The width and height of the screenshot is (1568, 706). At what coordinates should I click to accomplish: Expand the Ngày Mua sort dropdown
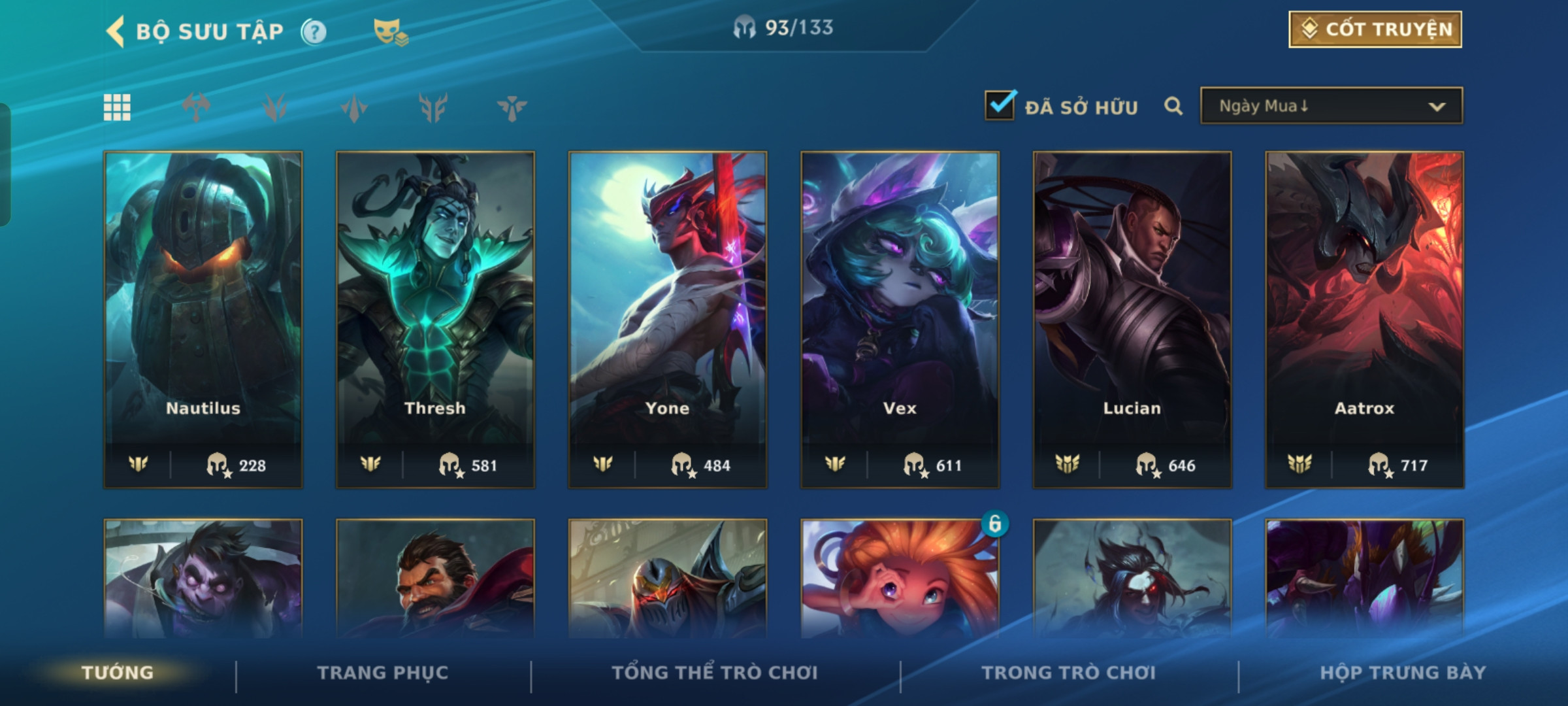[x=1331, y=106]
